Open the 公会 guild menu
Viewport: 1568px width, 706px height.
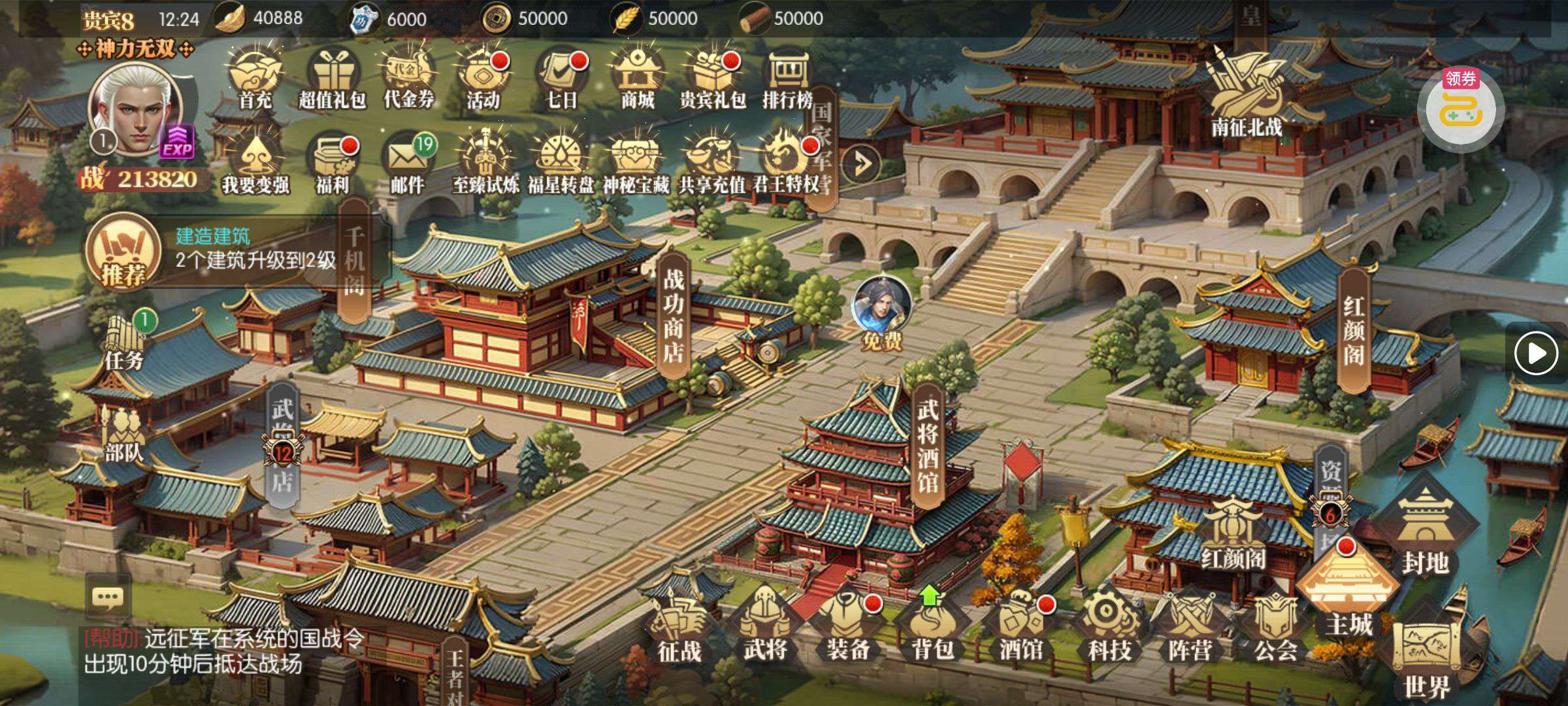[1275, 628]
